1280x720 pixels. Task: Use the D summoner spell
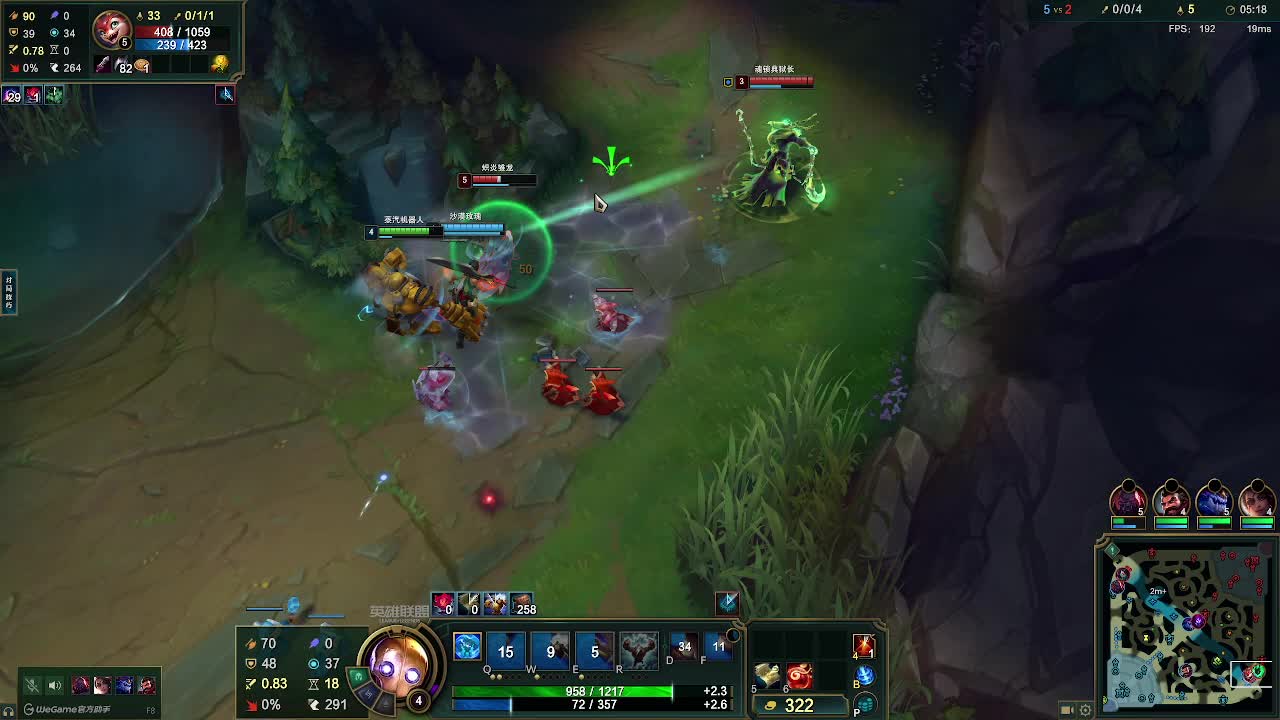point(684,647)
